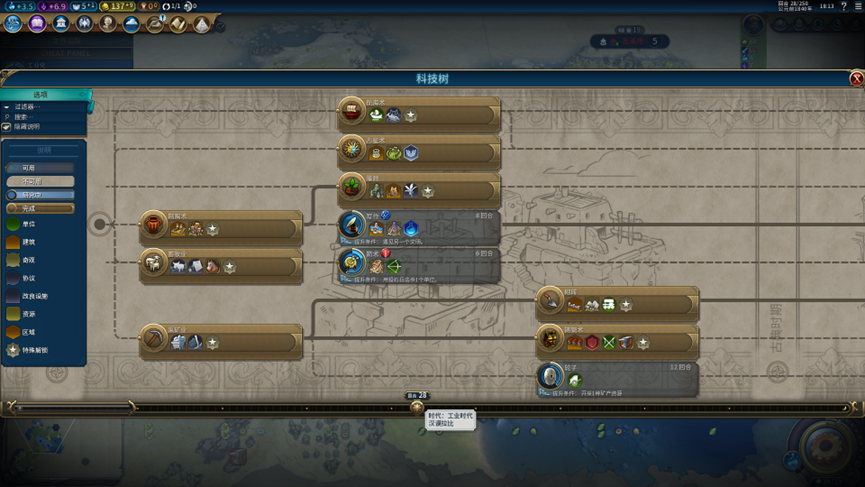The image size is (865, 487).
Task: Select the Astrology (占星术) technology
Action: click(418, 150)
